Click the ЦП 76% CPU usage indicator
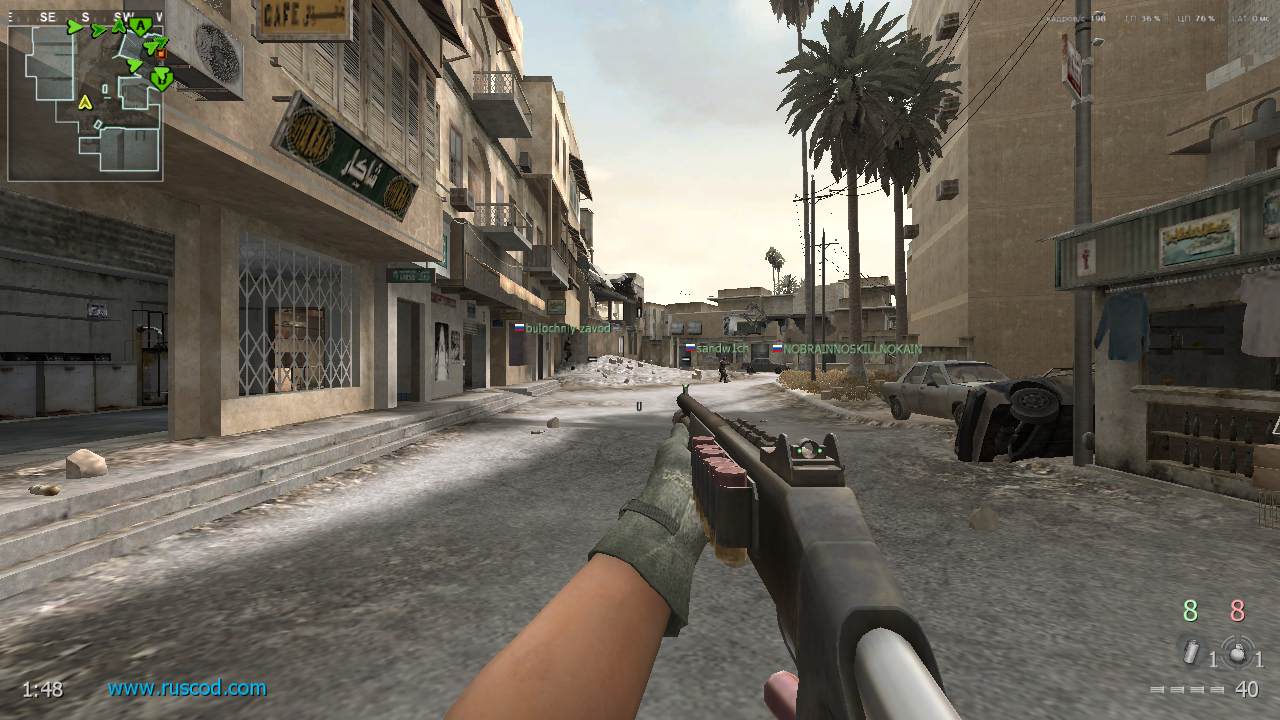This screenshot has width=1280, height=720. (x=1196, y=18)
